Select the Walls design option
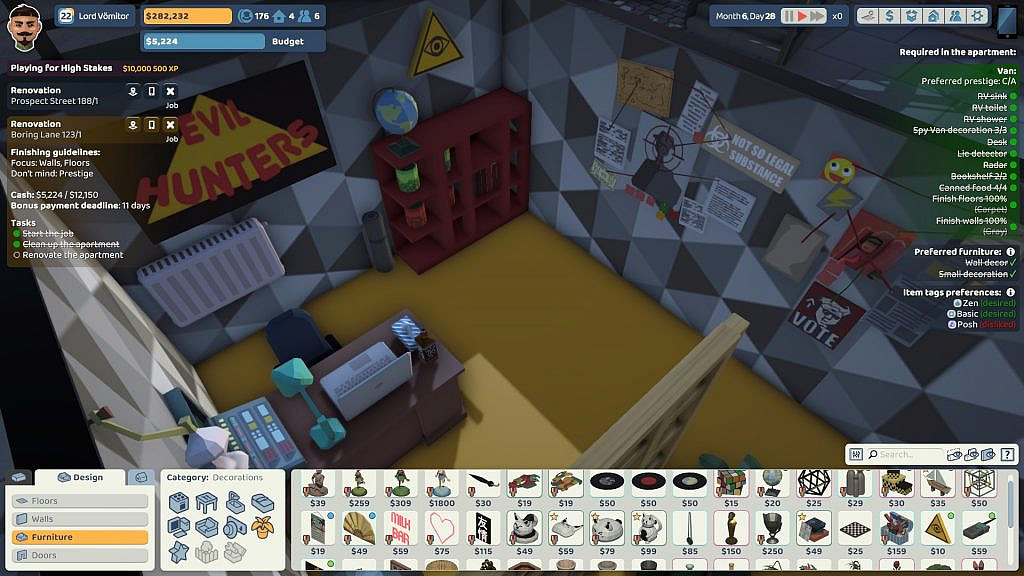This screenshot has width=1024, height=576. click(80, 519)
